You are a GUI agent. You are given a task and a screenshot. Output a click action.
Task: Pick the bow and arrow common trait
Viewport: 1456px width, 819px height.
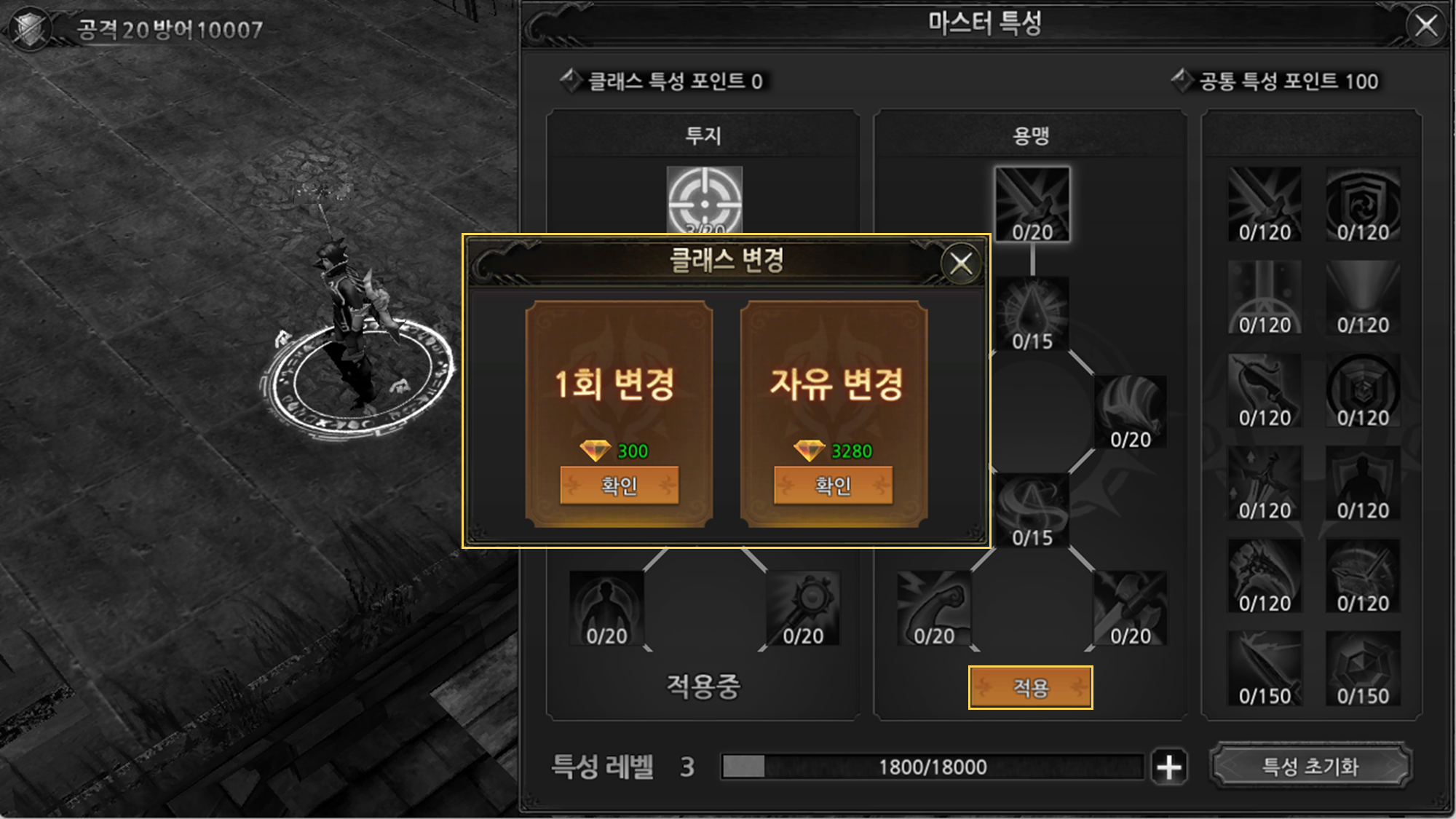coord(1265,390)
